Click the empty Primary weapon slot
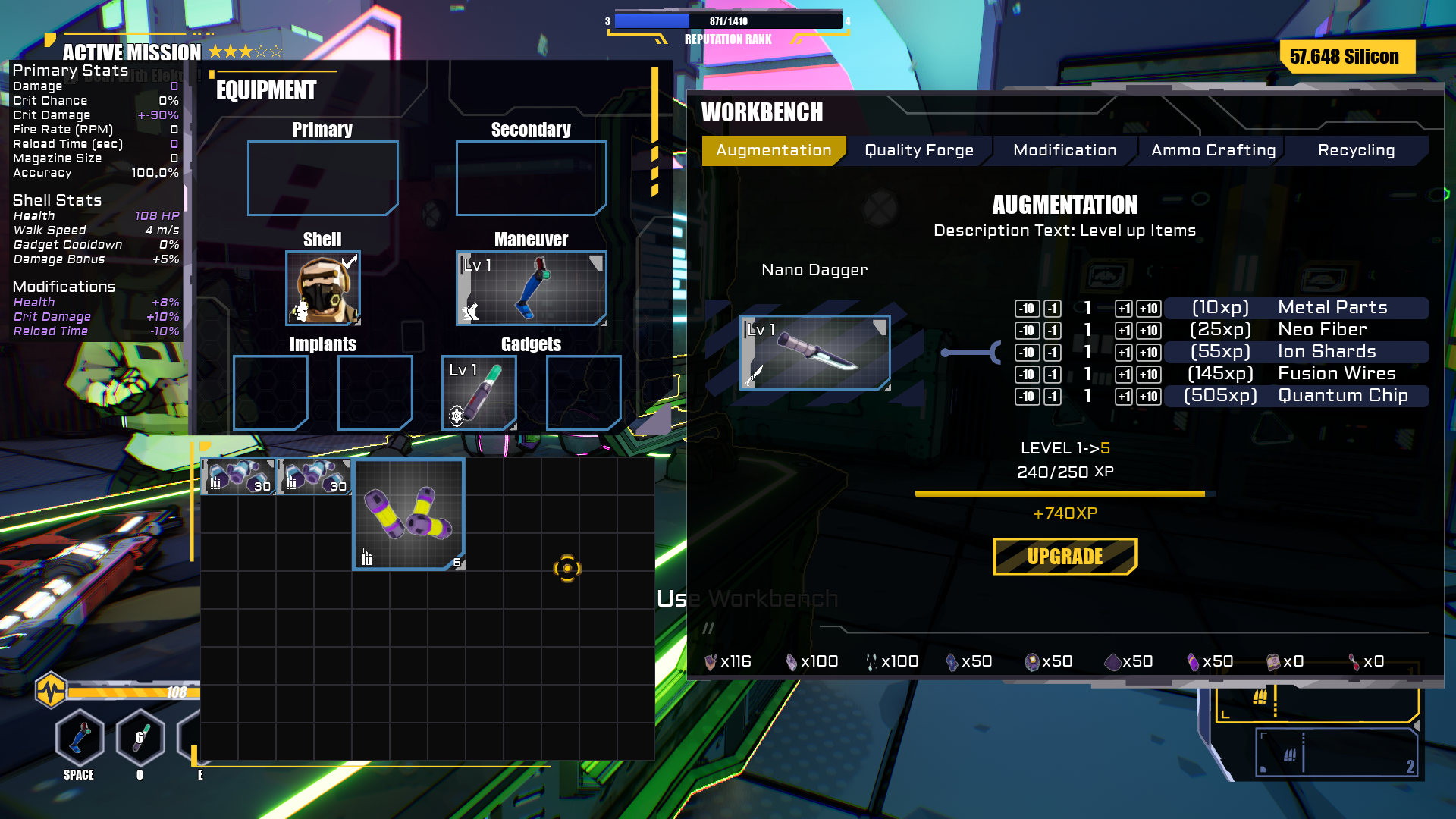This screenshot has width=1456, height=819. coord(322,177)
